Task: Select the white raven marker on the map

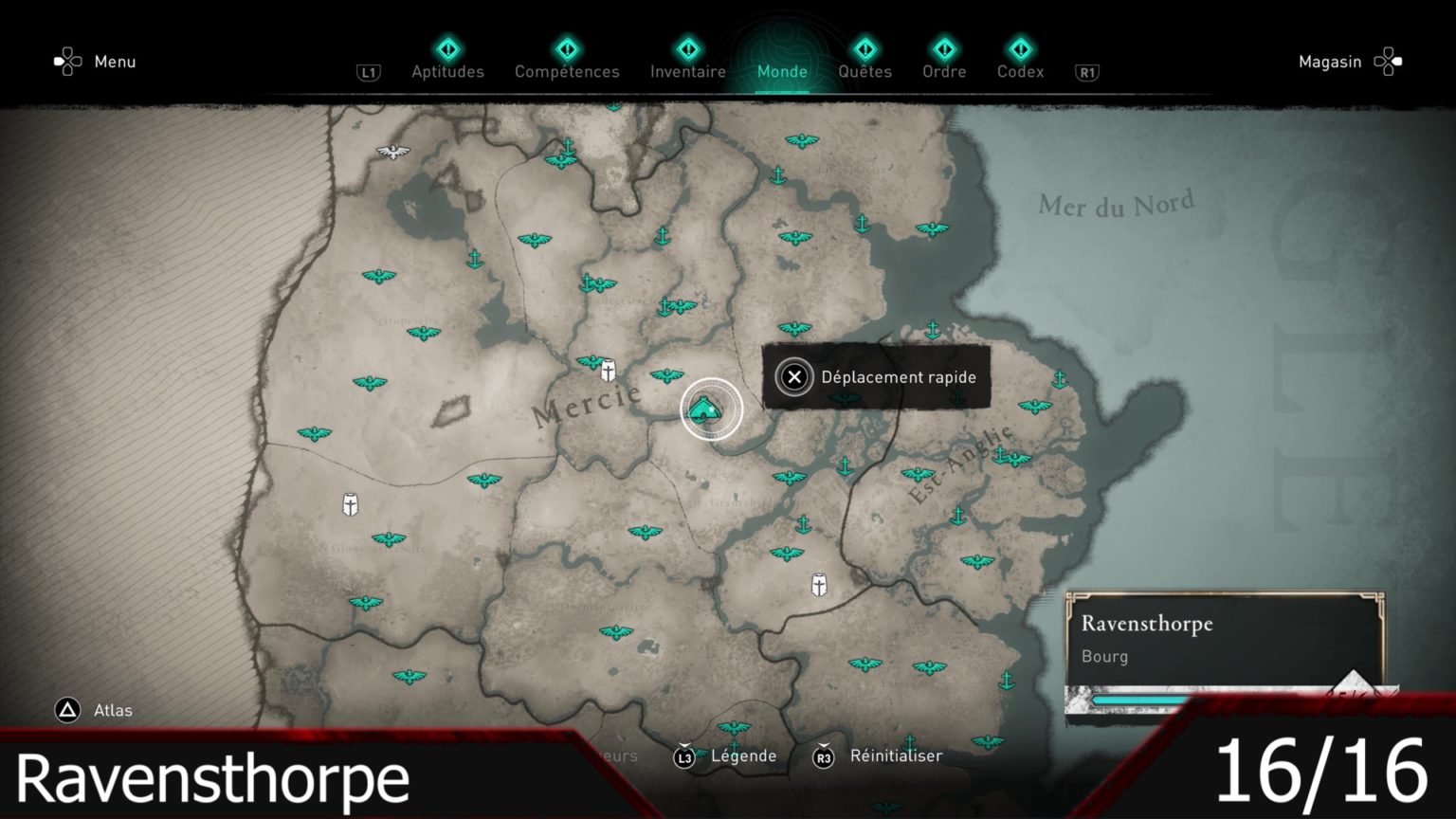Action: point(392,152)
